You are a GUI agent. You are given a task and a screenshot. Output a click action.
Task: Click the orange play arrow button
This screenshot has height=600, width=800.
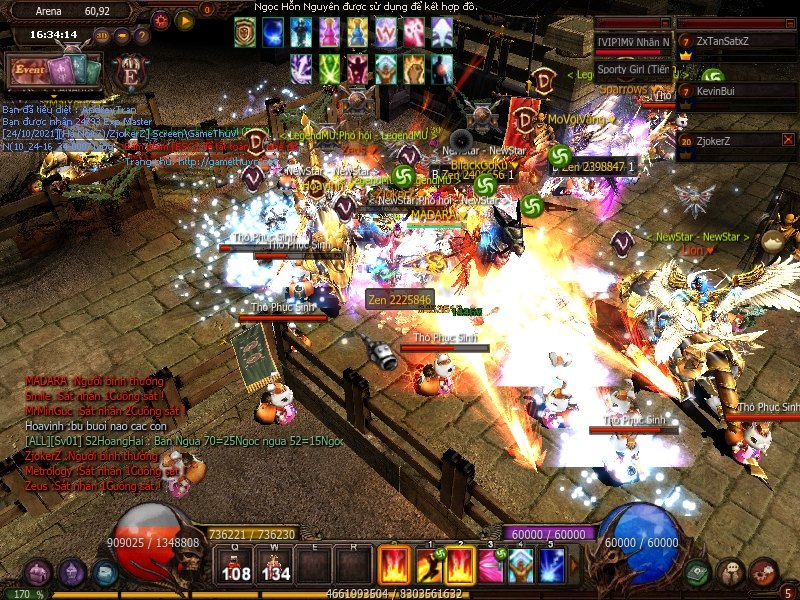pos(186,19)
